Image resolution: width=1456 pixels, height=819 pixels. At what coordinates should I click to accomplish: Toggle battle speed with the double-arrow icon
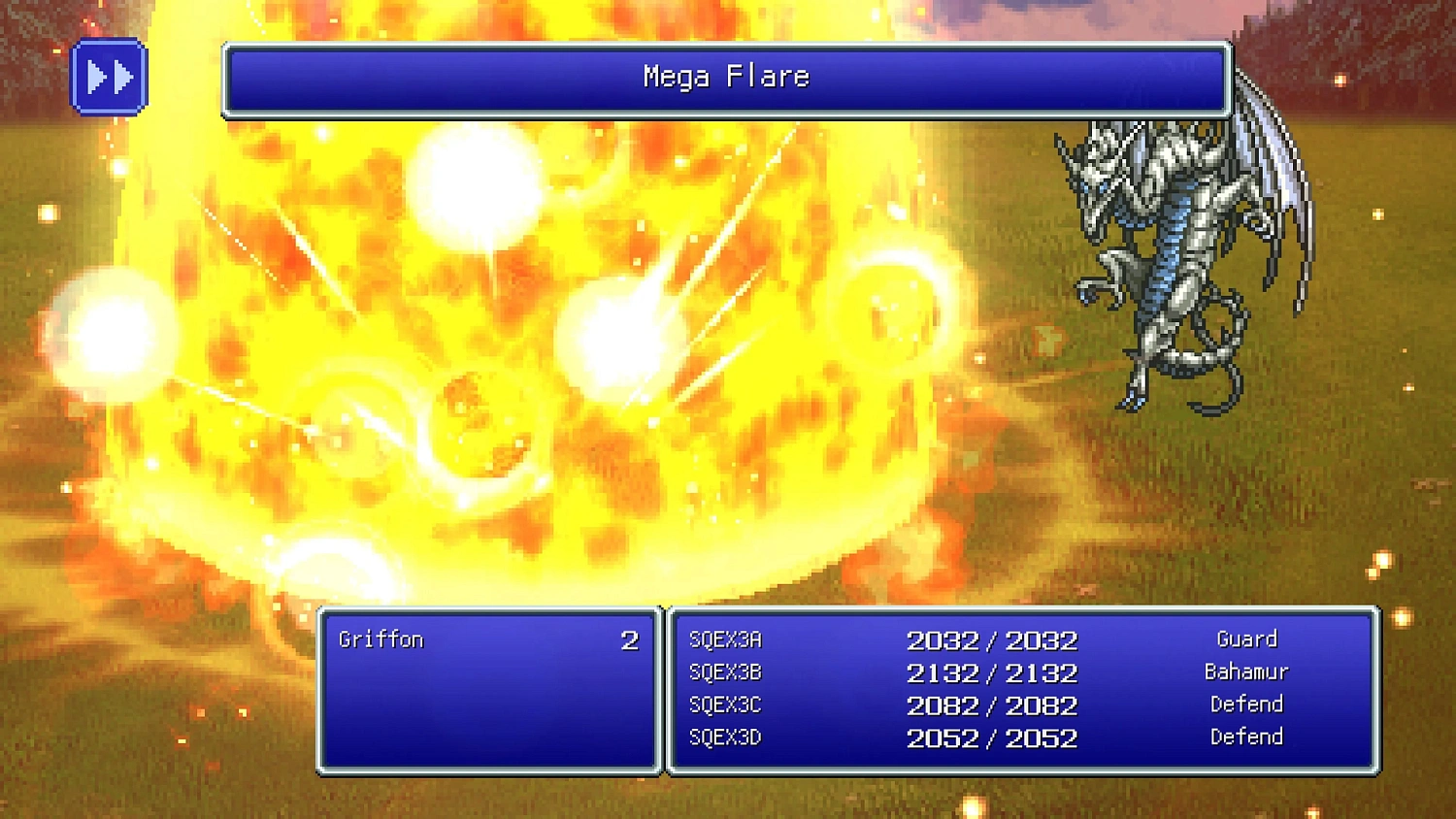(x=109, y=75)
